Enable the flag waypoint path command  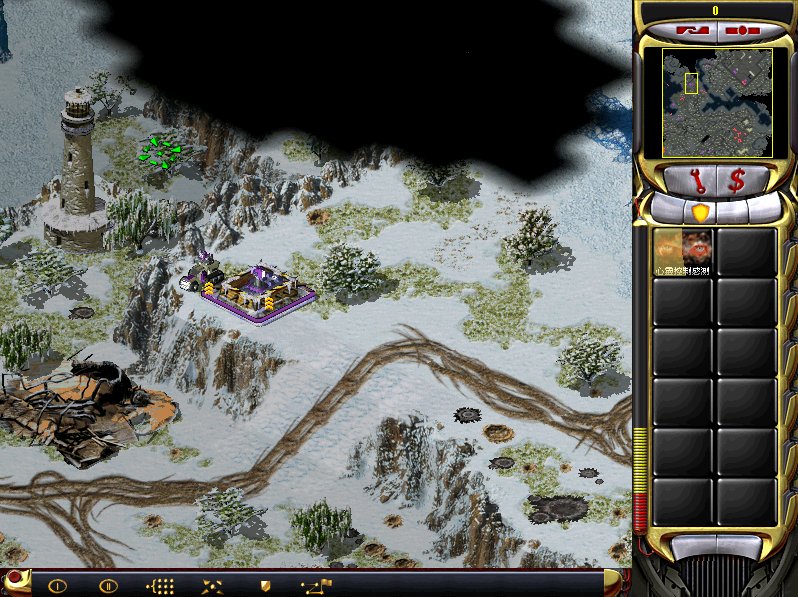coord(317,585)
